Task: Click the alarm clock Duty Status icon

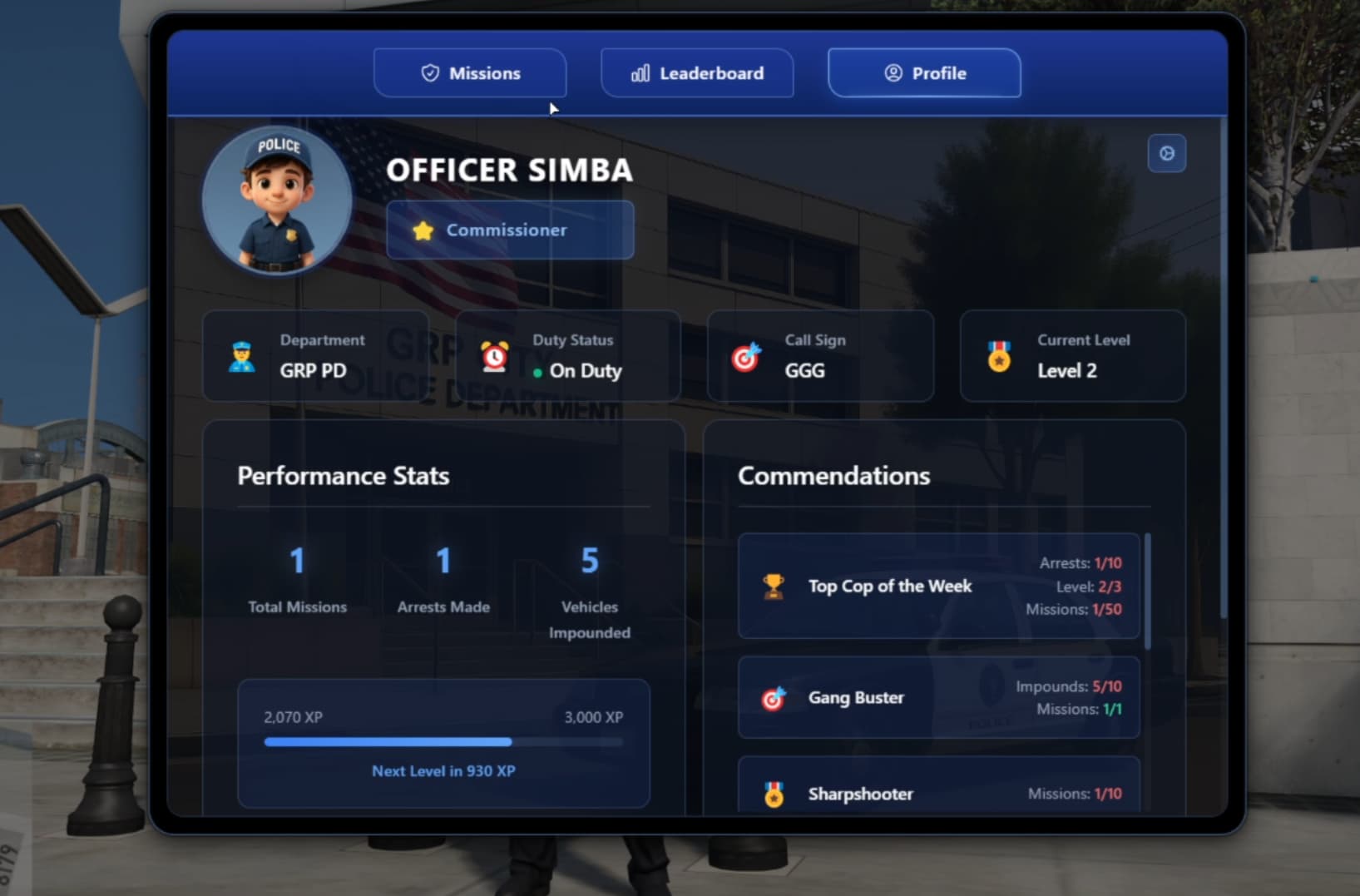Action: click(x=494, y=355)
